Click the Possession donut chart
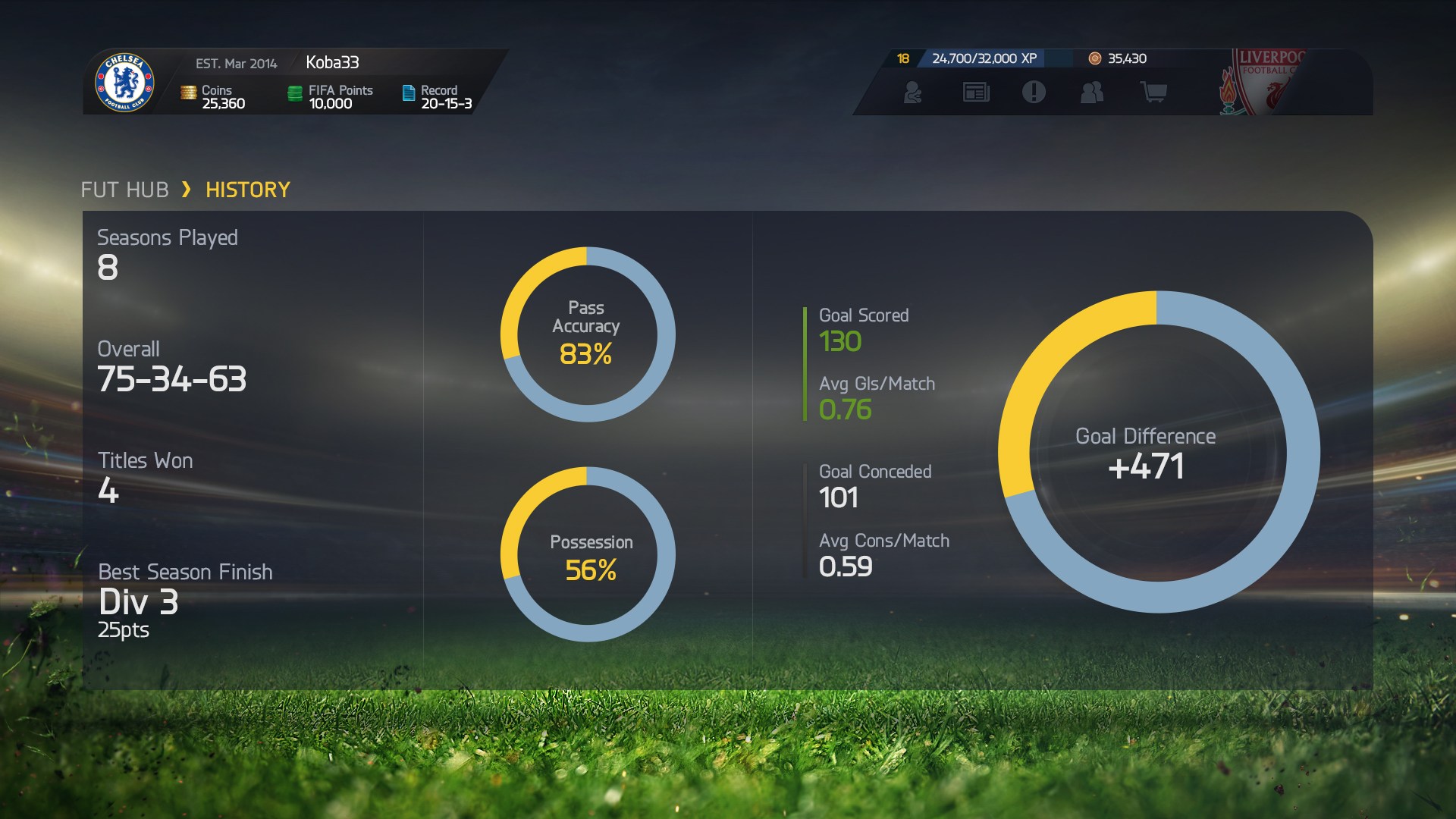The height and width of the screenshot is (819, 1456). click(588, 554)
